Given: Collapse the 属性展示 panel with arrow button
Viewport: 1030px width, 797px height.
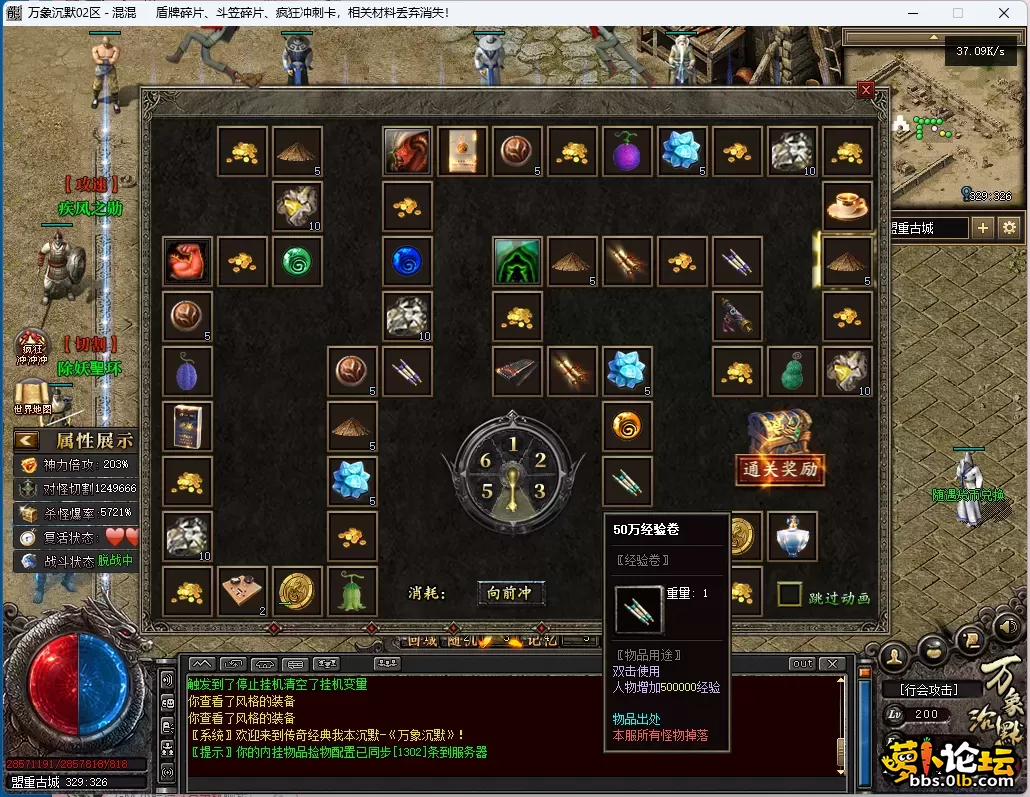Looking at the screenshot, I should [x=27, y=440].
